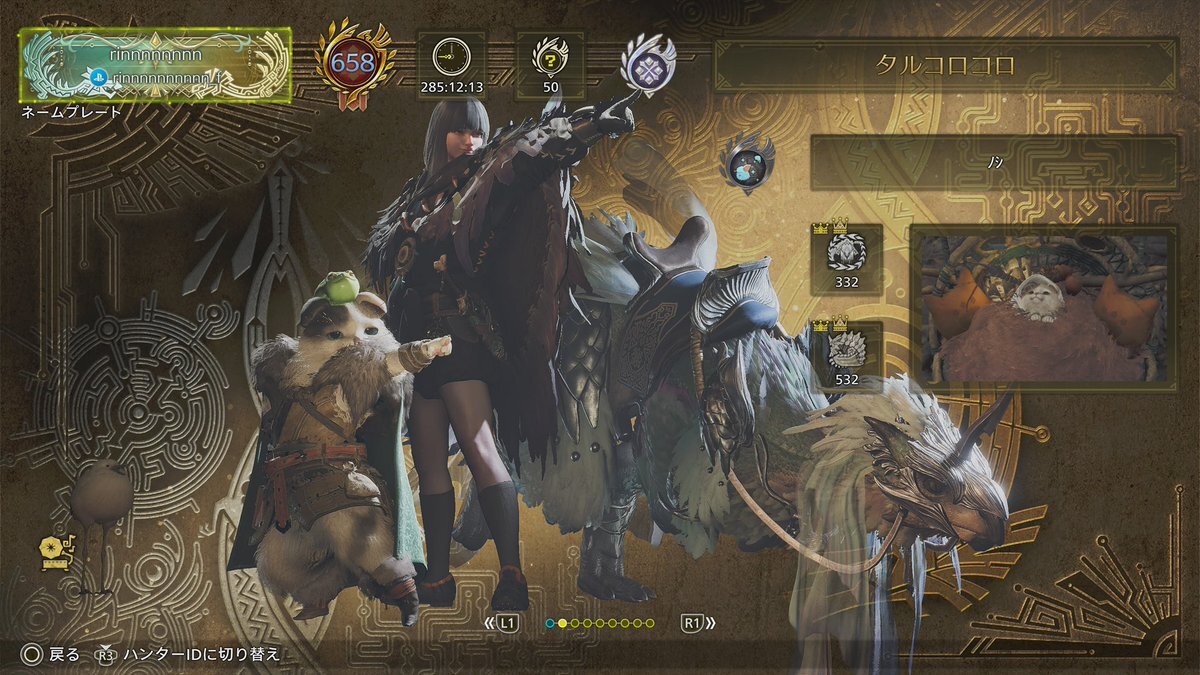Select the question mark icon showing 50
The image size is (1200, 675).
(550, 58)
